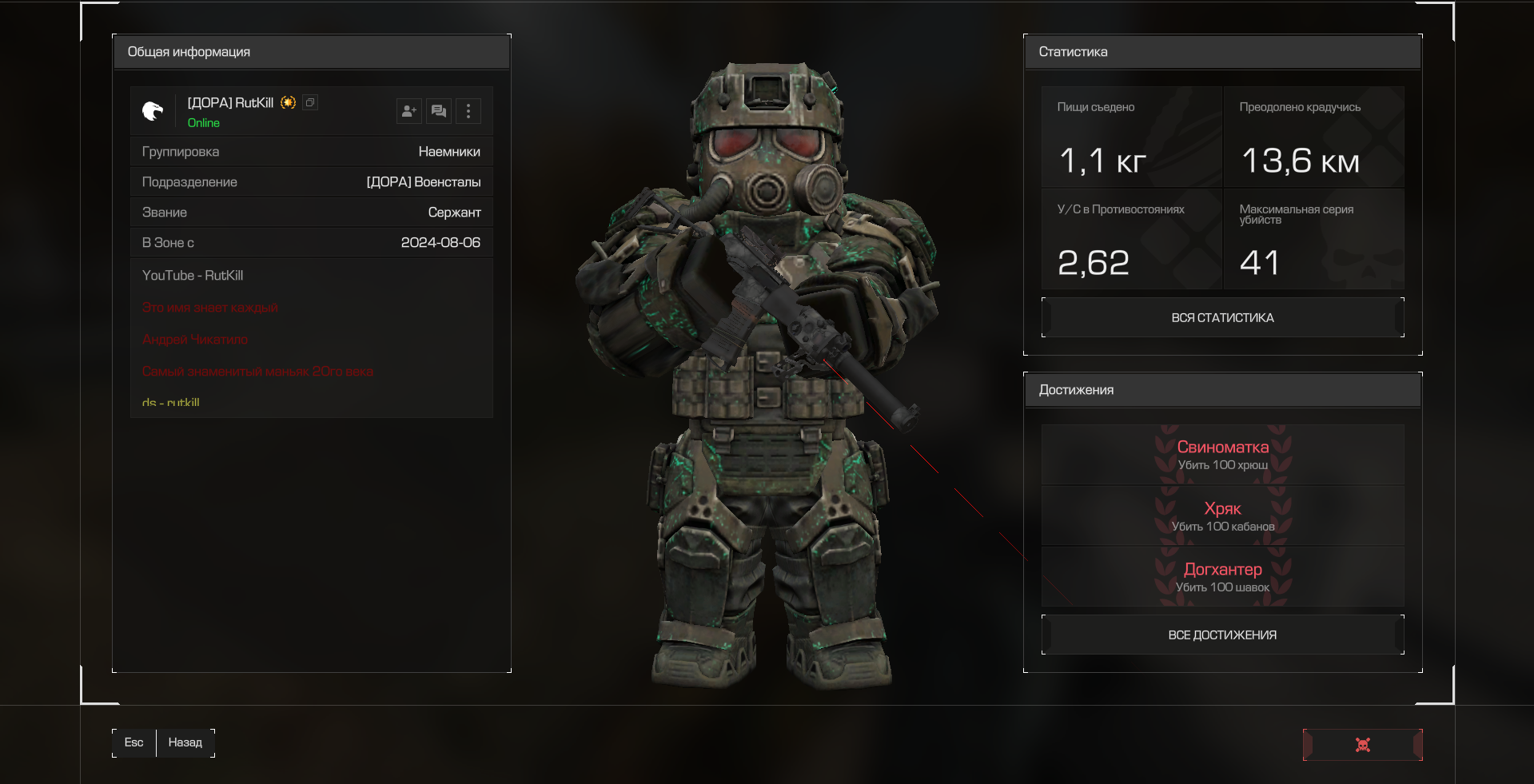The width and height of the screenshot is (1534, 784).
Task: Select the Свиноматка achievement
Action: (x=1222, y=455)
